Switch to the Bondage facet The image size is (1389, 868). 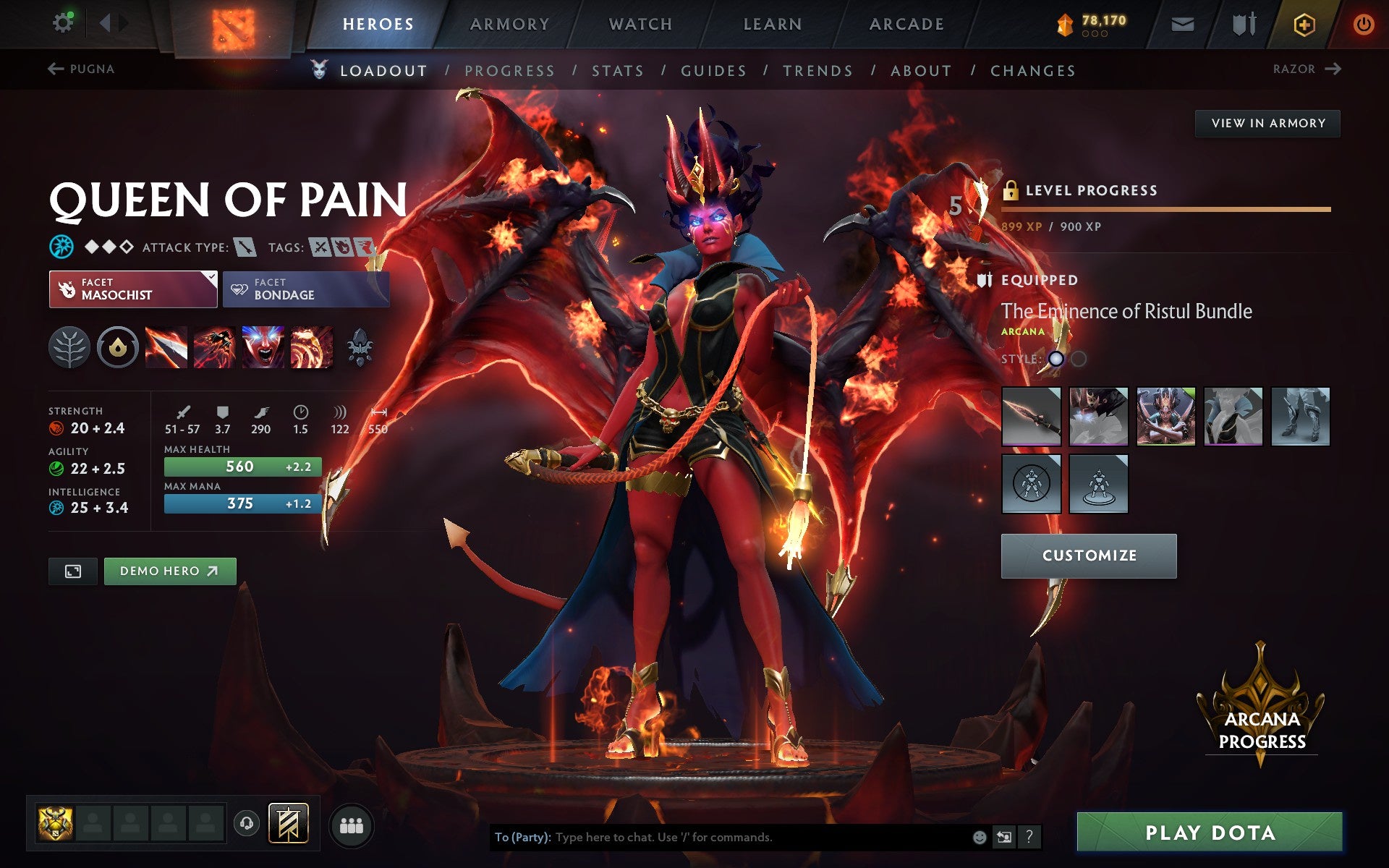pos(305,289)
